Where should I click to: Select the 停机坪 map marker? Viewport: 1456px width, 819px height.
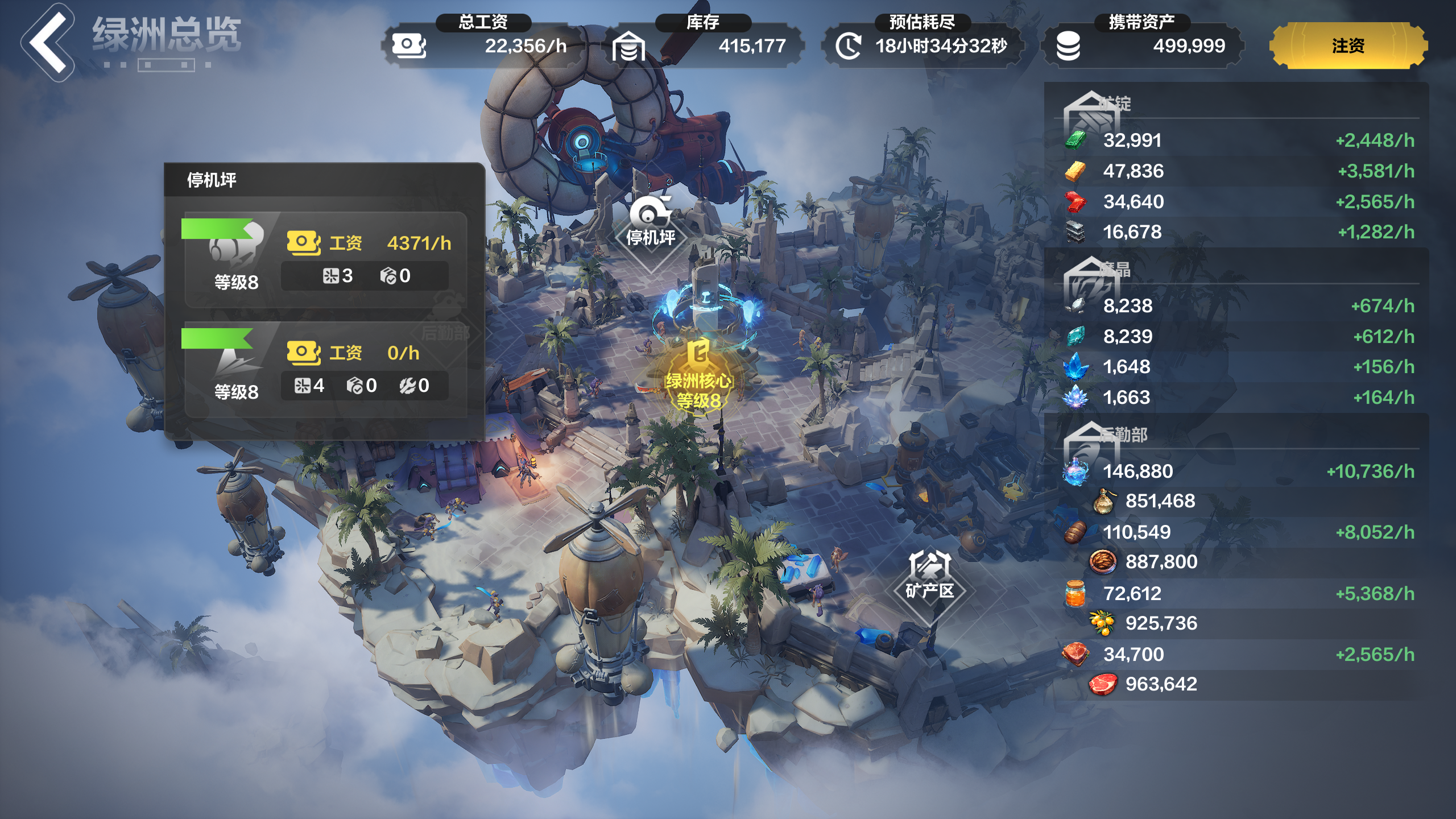click(x=651, y=225)
